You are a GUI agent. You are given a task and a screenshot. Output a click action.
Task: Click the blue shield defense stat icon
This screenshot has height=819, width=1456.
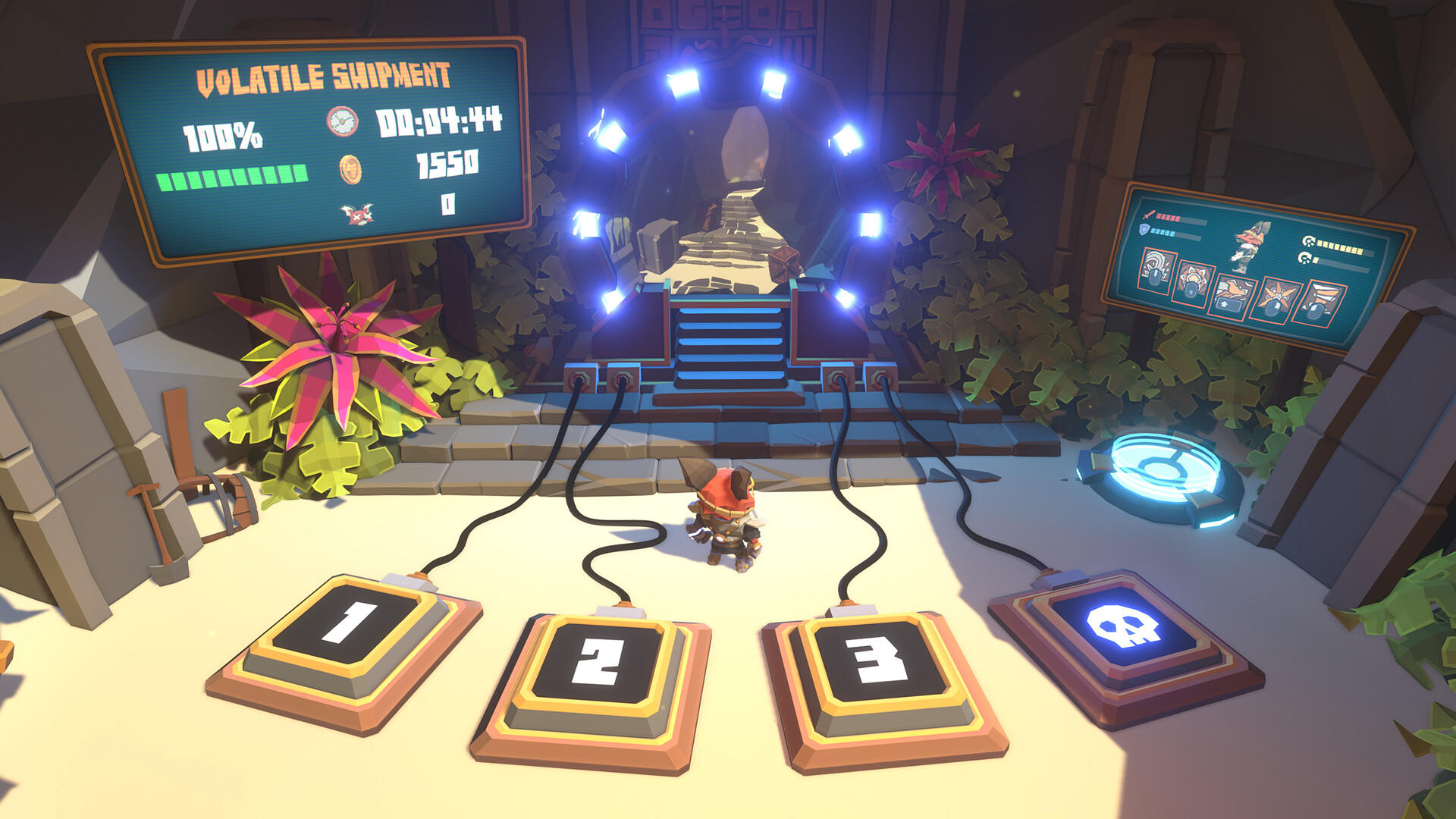(1144, 229)
